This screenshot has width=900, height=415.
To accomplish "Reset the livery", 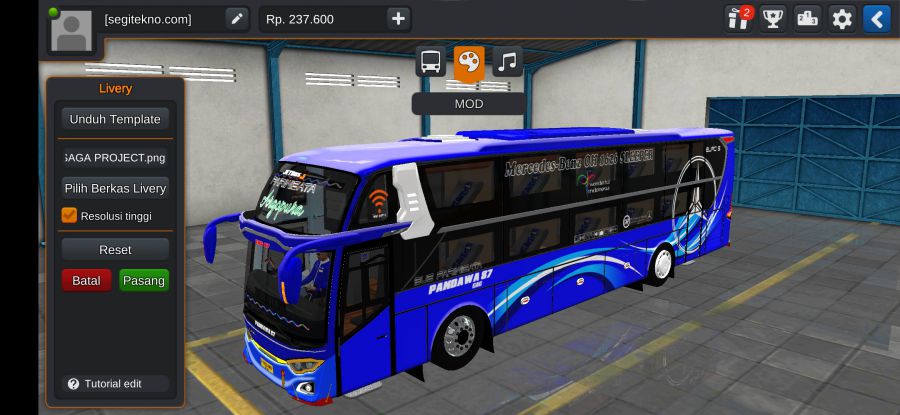I will (115, 249).
